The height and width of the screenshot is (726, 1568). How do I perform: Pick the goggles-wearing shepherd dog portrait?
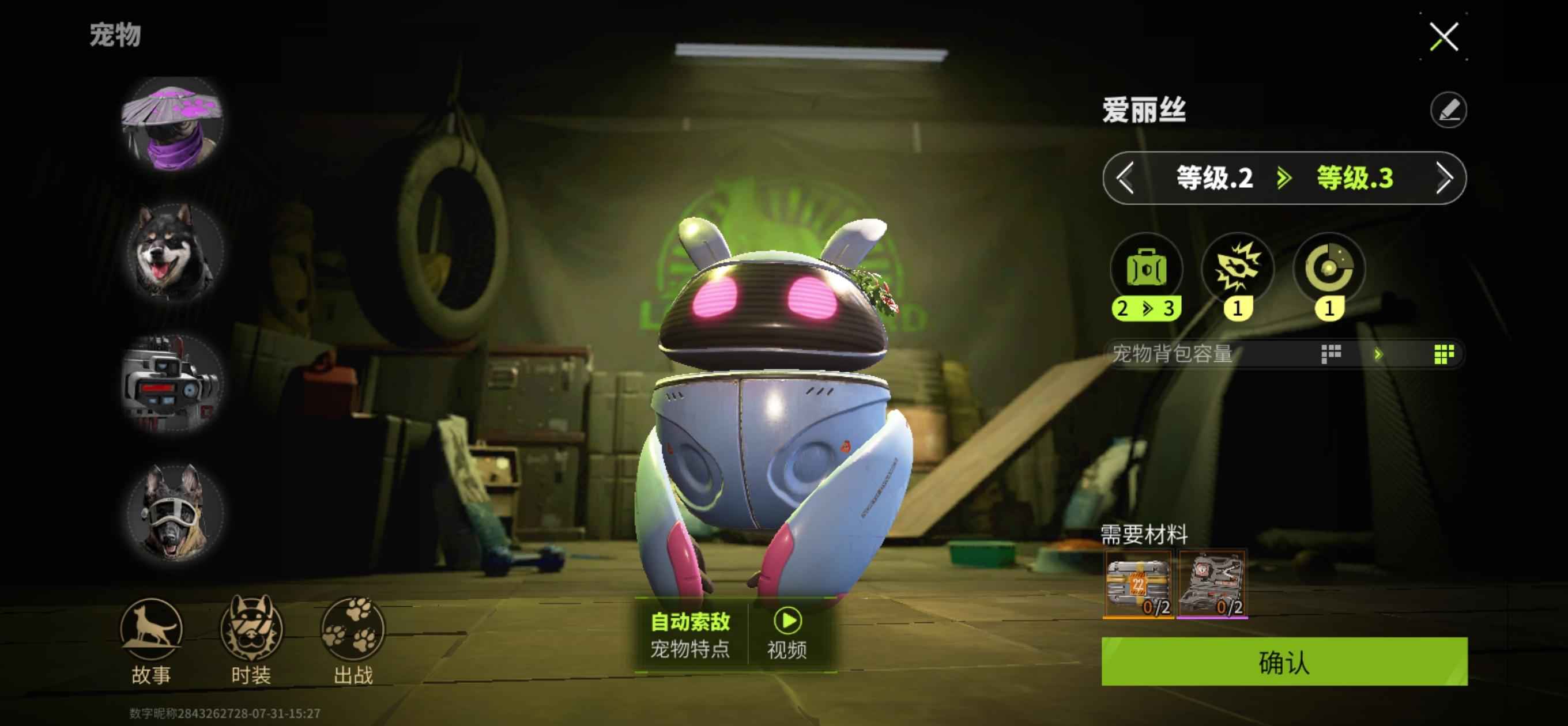[174, 512]
